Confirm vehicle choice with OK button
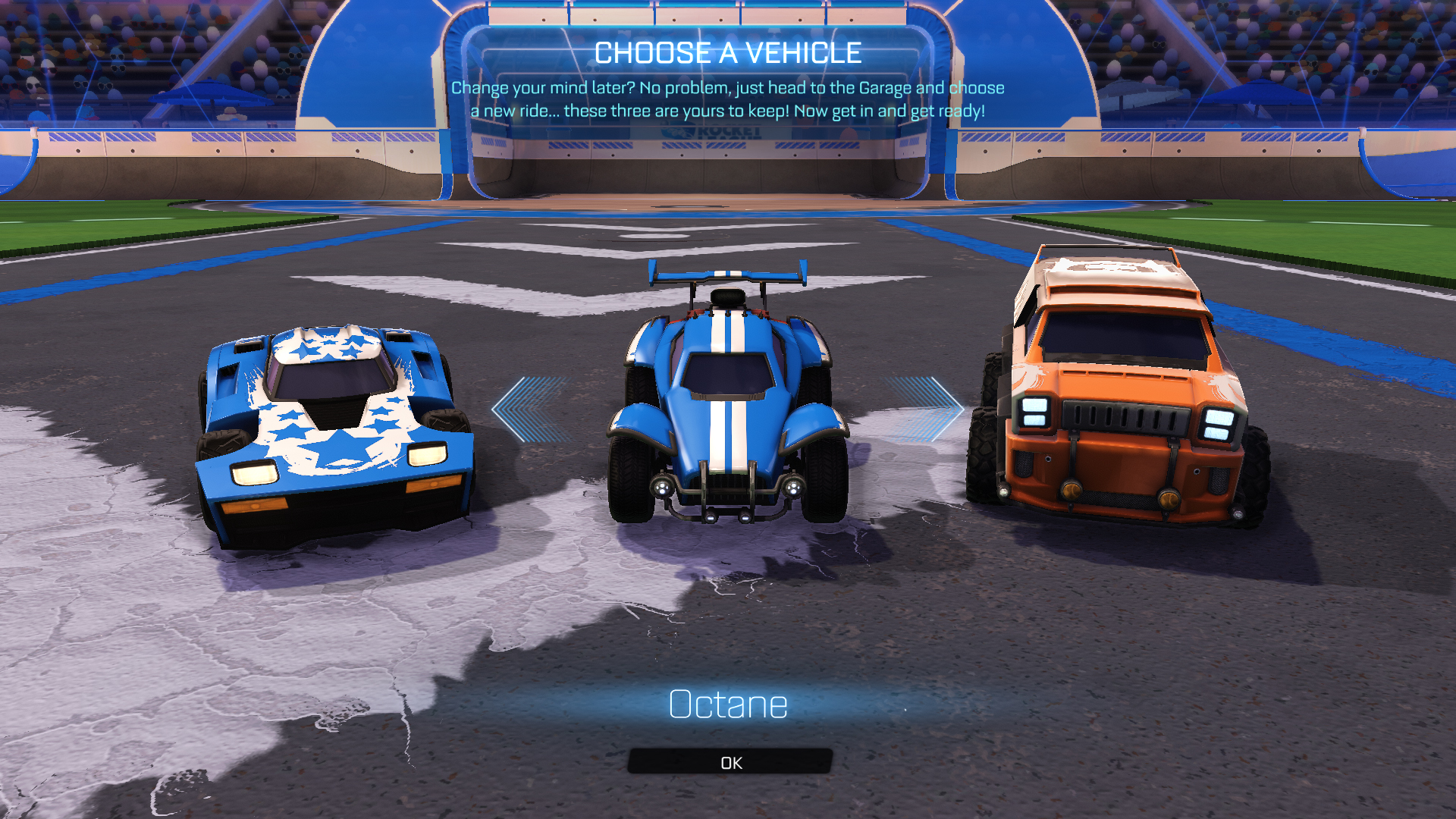This screenshot has height=819, width=1456. coord(730,762)
